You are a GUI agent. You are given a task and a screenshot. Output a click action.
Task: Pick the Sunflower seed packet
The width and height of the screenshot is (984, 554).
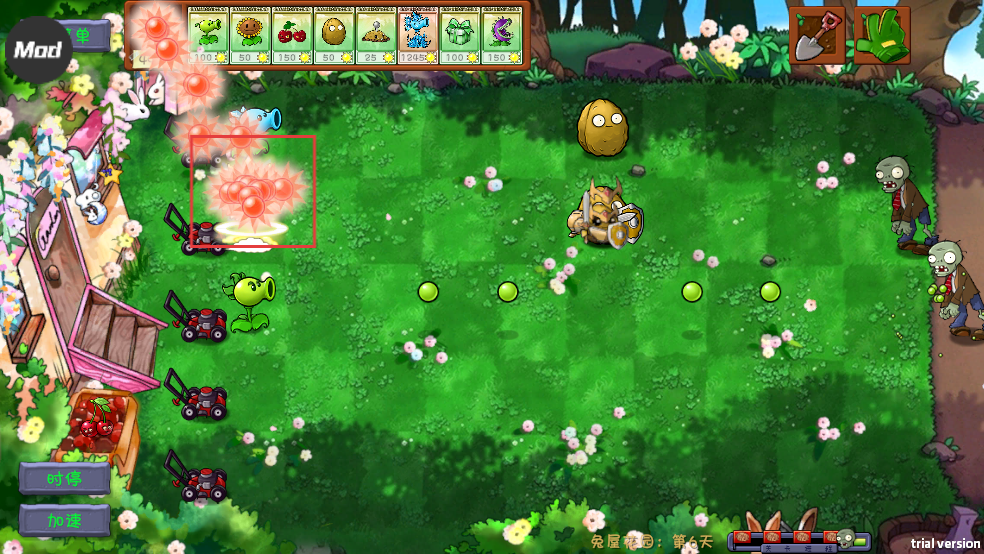click(x=250, y=35)
